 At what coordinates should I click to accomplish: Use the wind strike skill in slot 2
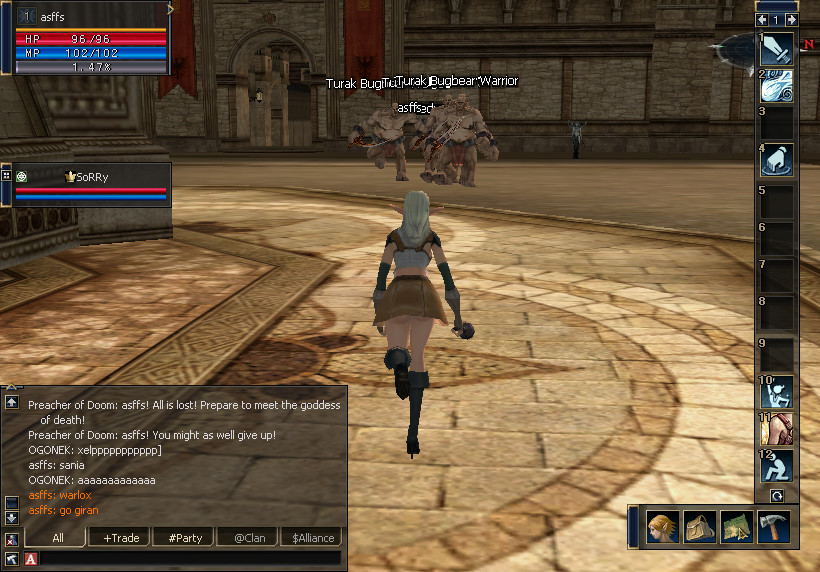pos(777,86)
